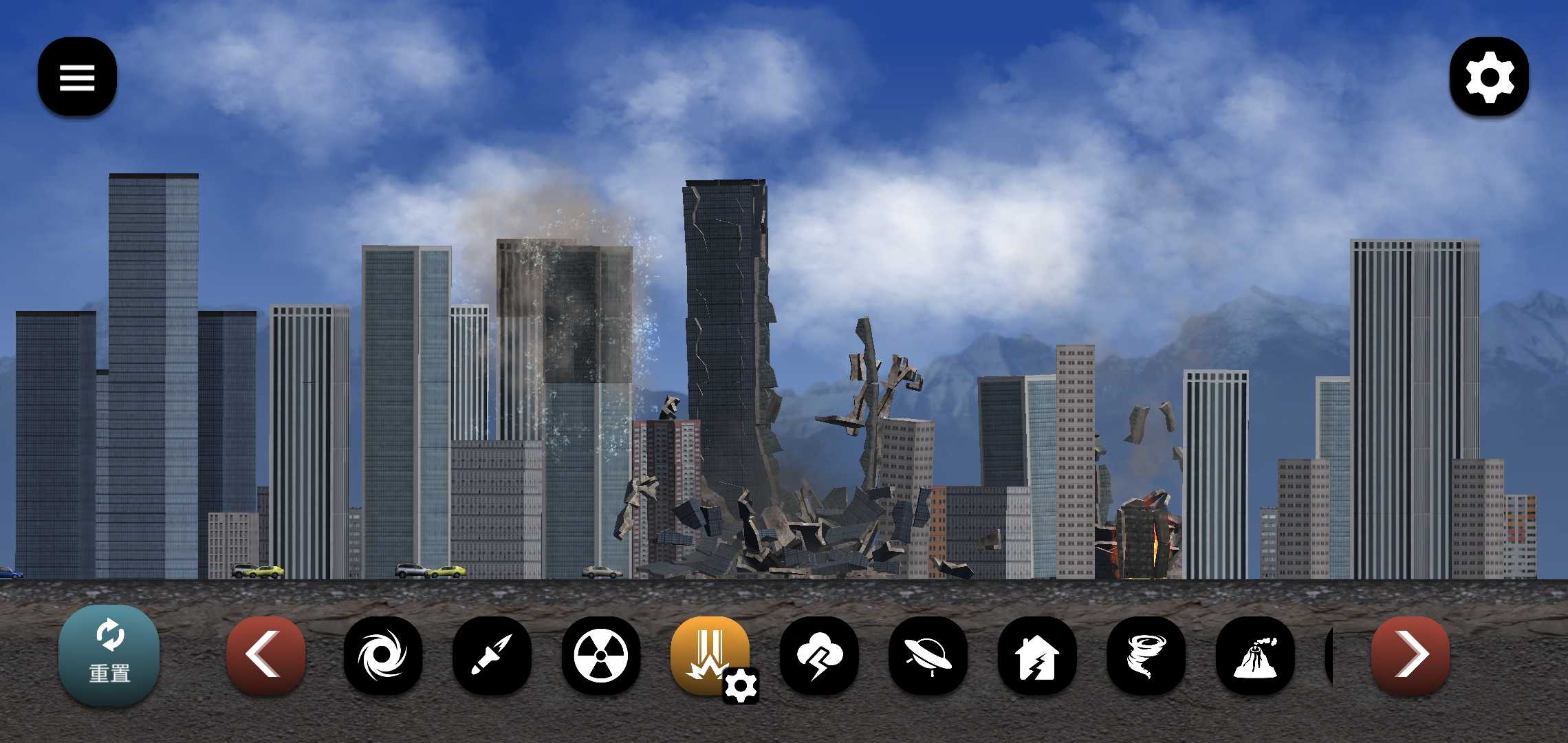Screen dimensions: 1568x743
Task: Activate the nuclear radiation disaster
Action: pos(600,654)
